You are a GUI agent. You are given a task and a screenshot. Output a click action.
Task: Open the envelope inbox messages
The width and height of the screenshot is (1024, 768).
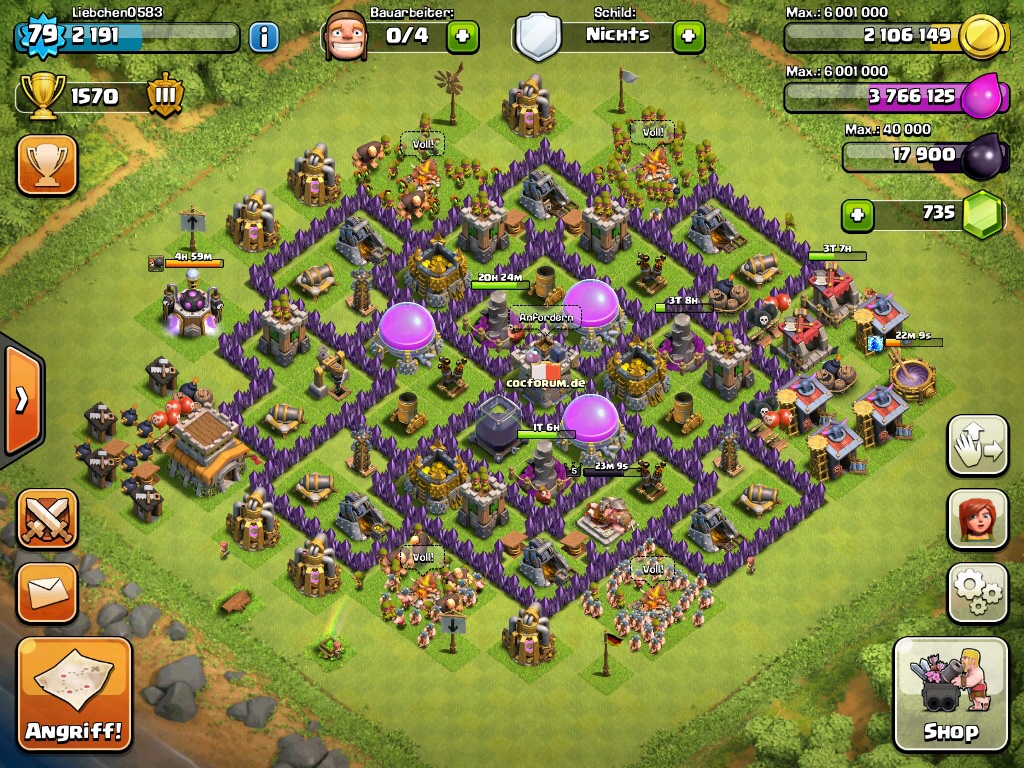(x=46, y=593)
